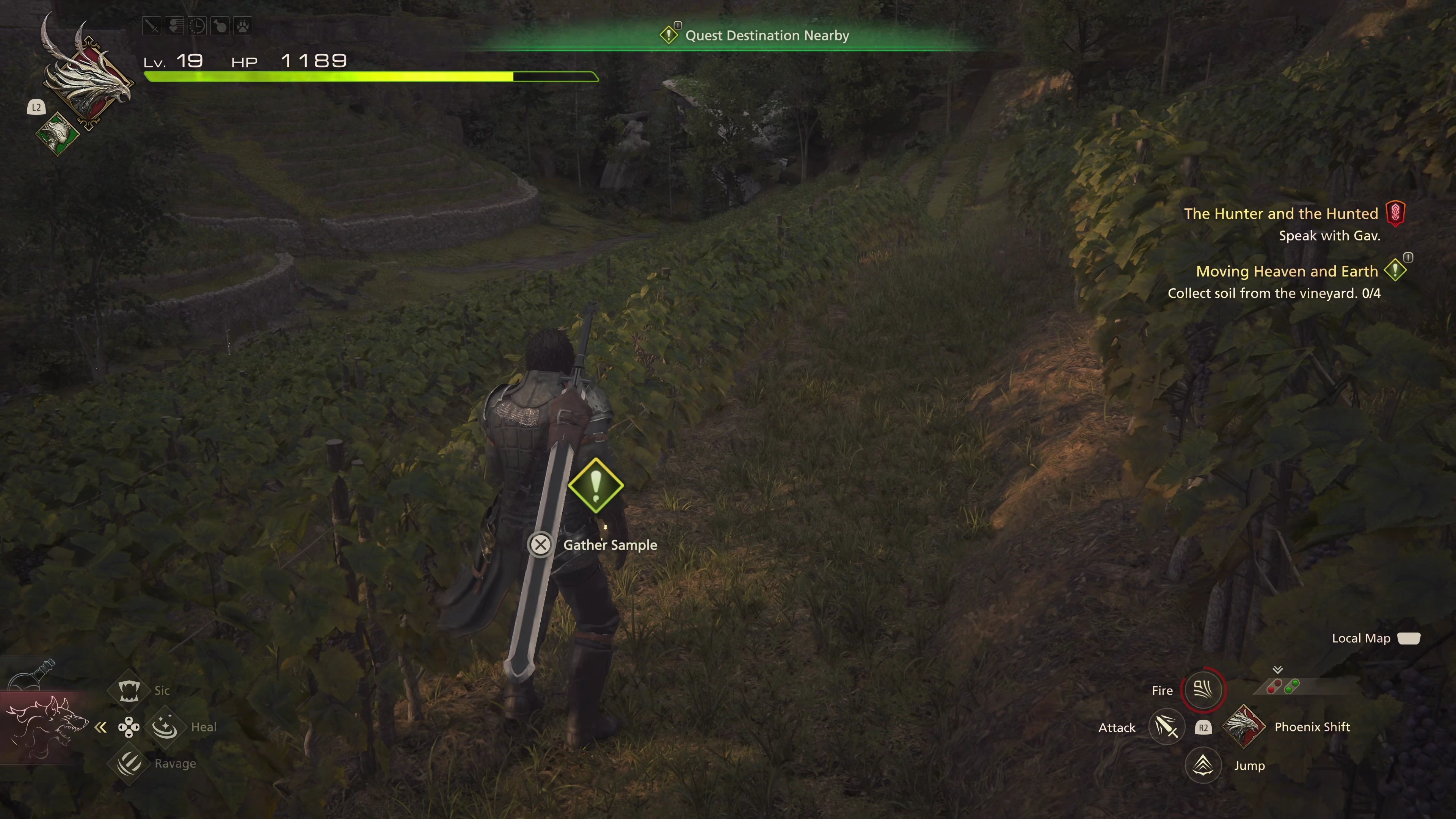Select the Moving Heaven and Earth quest
The width and height of the screenshot is (1456, 819).
[x=1287, y=271]
